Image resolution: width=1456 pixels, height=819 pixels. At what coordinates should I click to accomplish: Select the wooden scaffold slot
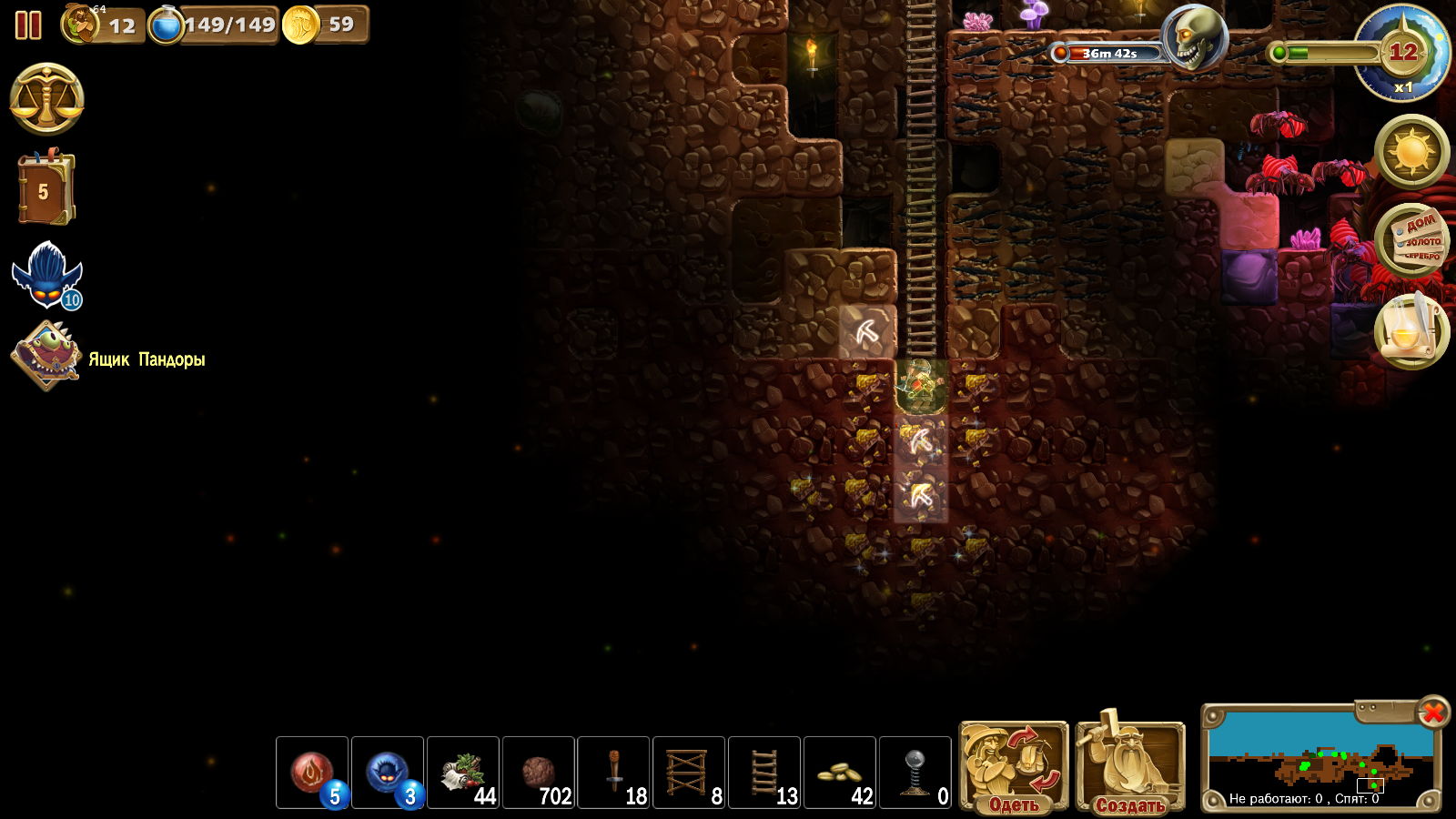point(689,773)
